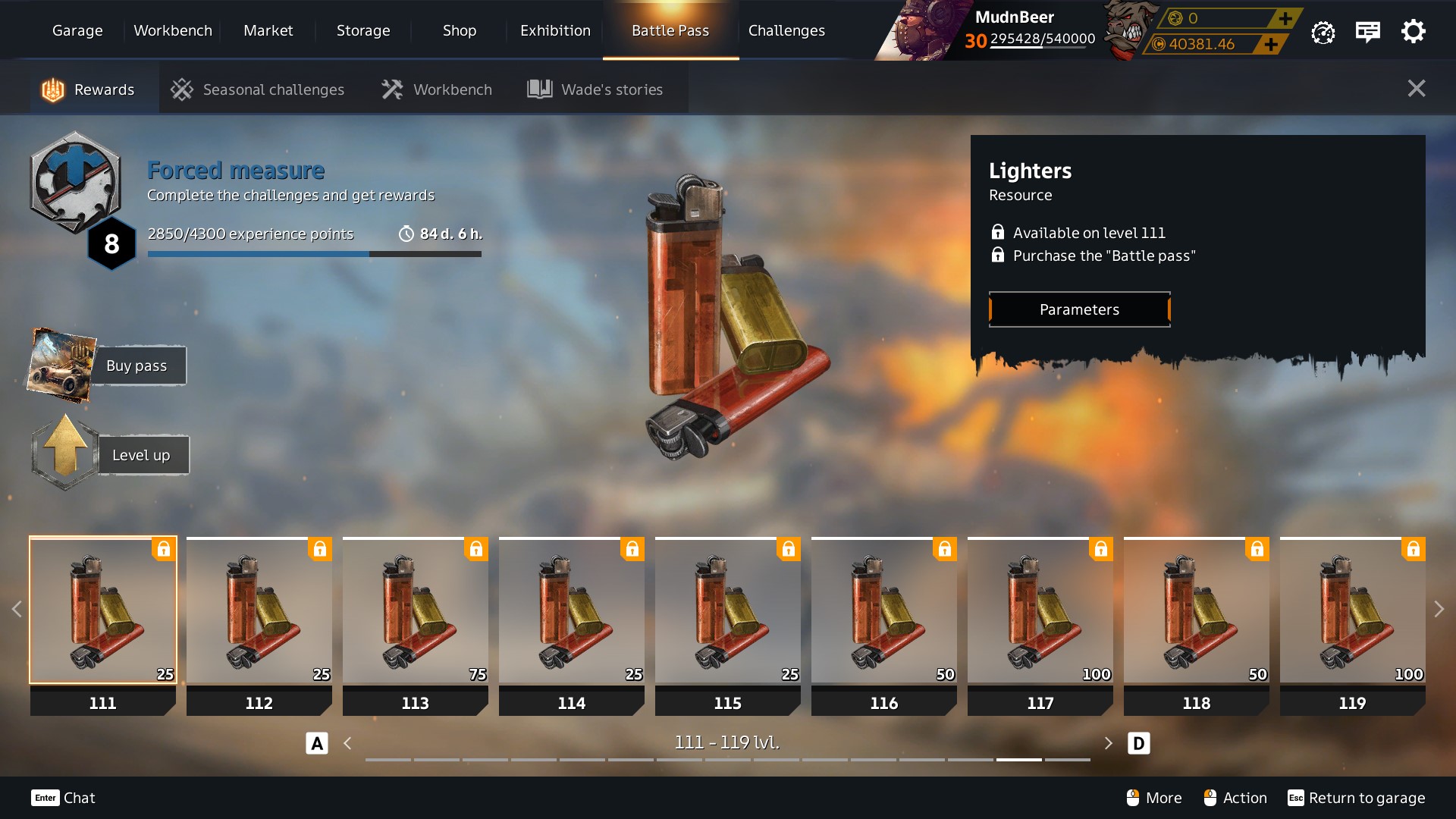Select the level 113 Lighters reward

coord(415,611)
